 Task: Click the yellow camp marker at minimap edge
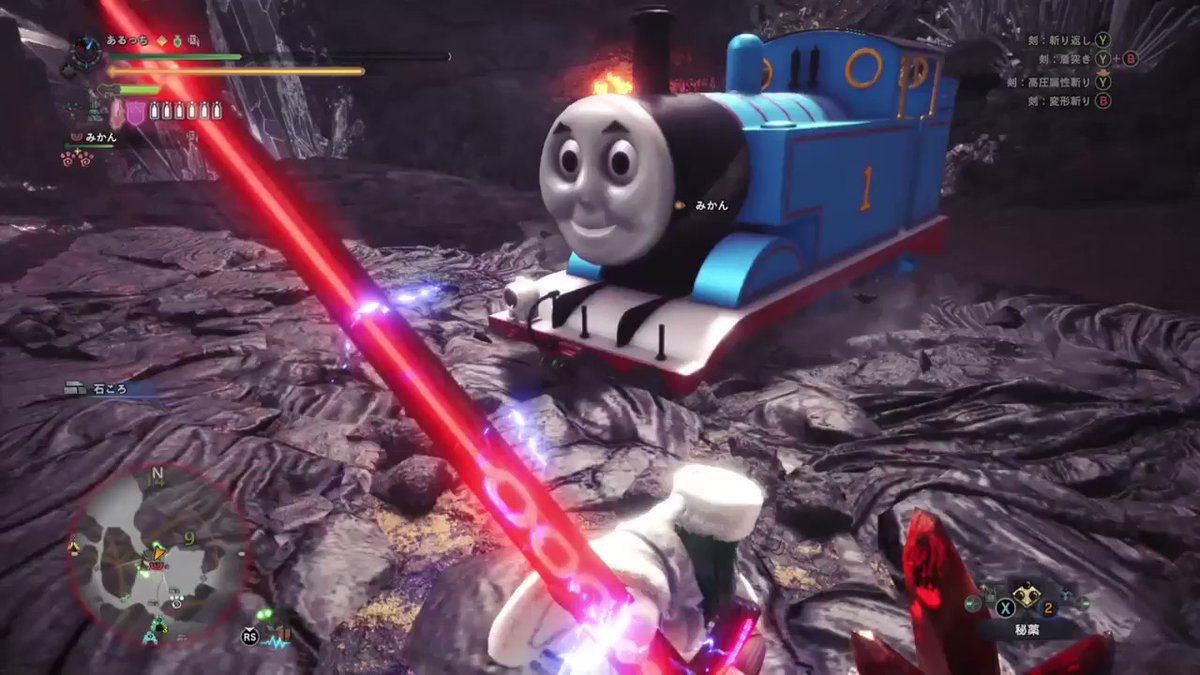pyautogui.click(x=74, y=548)
